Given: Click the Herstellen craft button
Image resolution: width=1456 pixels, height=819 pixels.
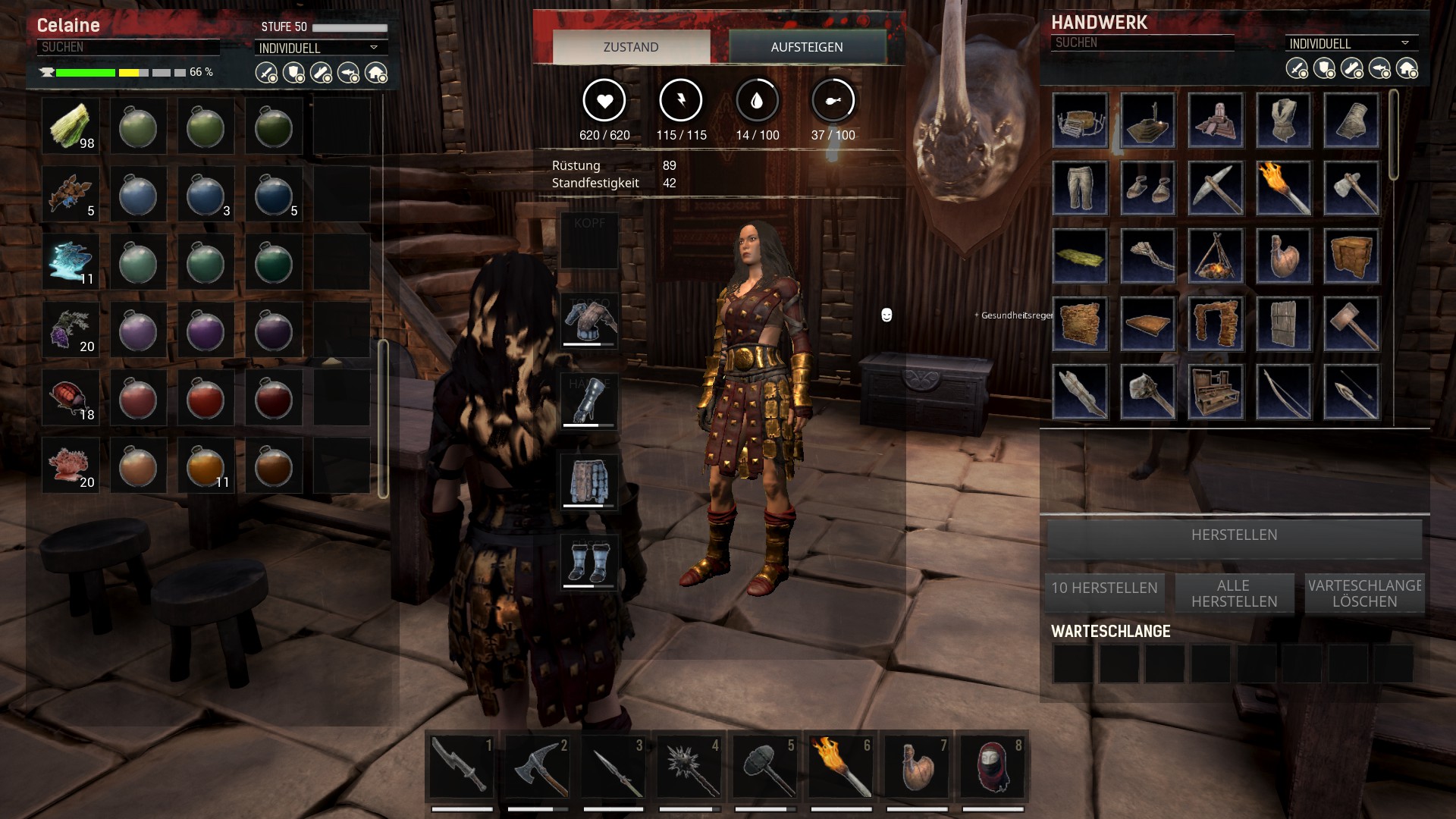Looking at the screenshot, I should [1234, 535].
